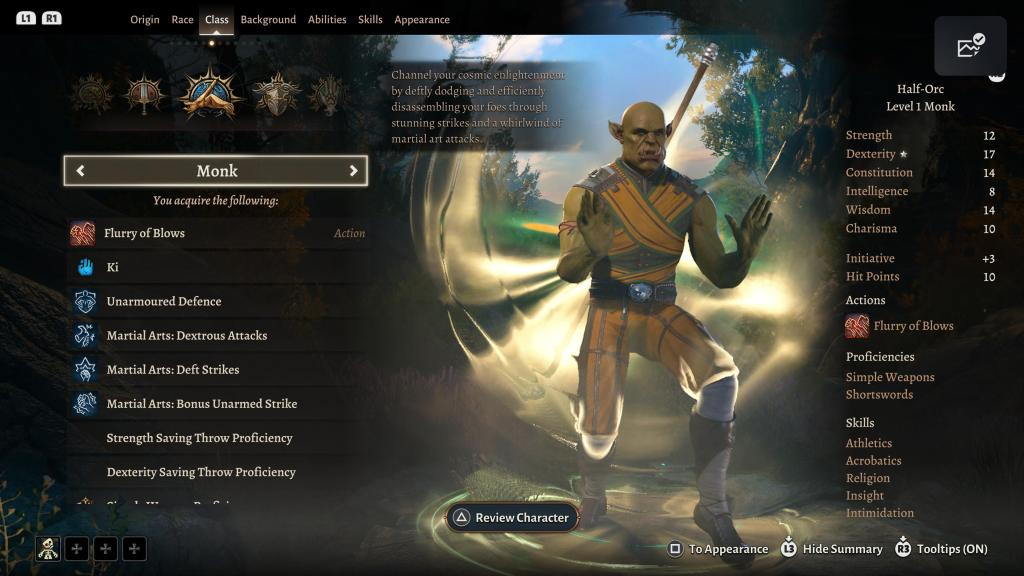Switch to the Origin tab
The image size is (1024, 576).
[x=144, y=20]
